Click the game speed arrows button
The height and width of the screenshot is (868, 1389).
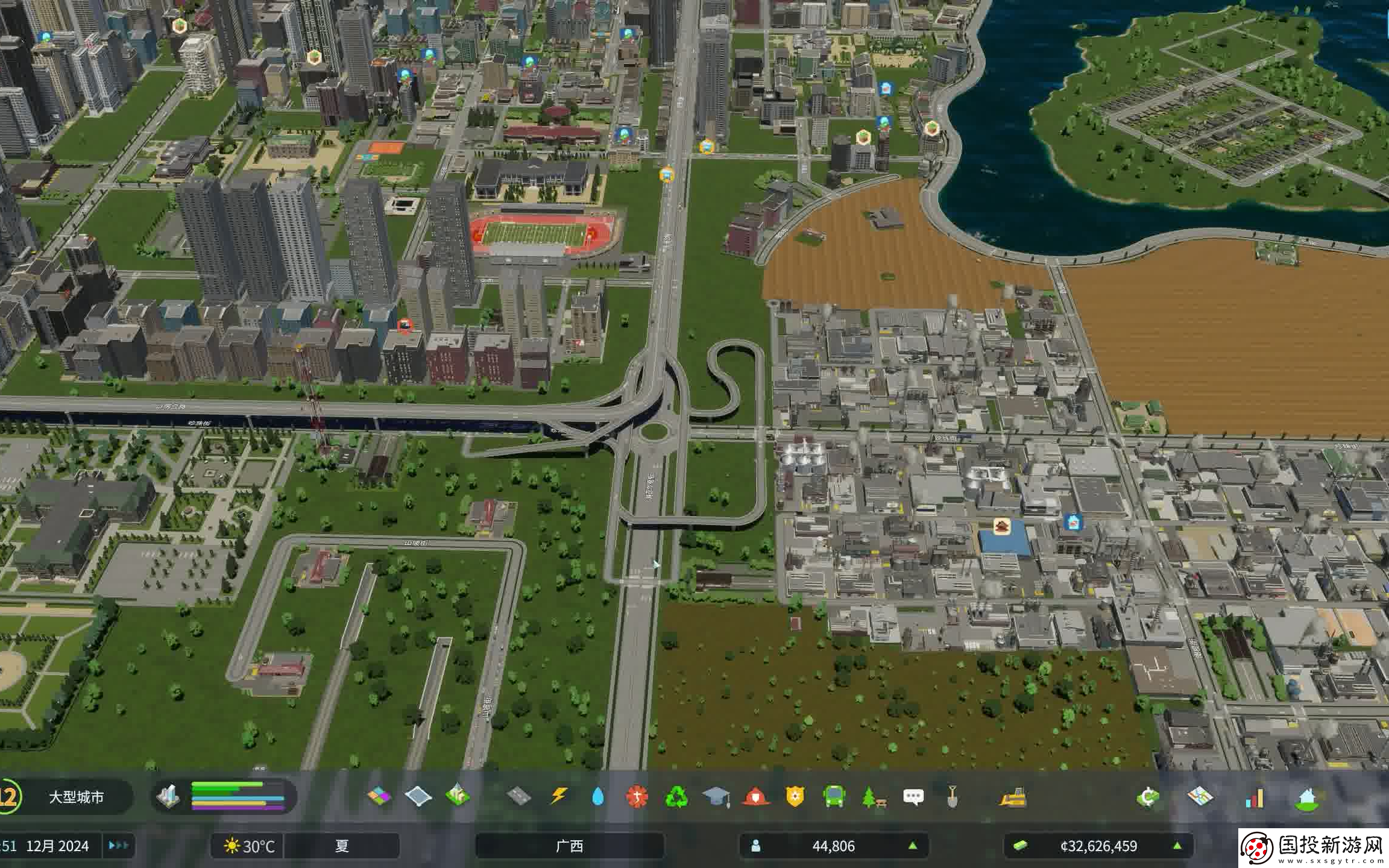118,845
